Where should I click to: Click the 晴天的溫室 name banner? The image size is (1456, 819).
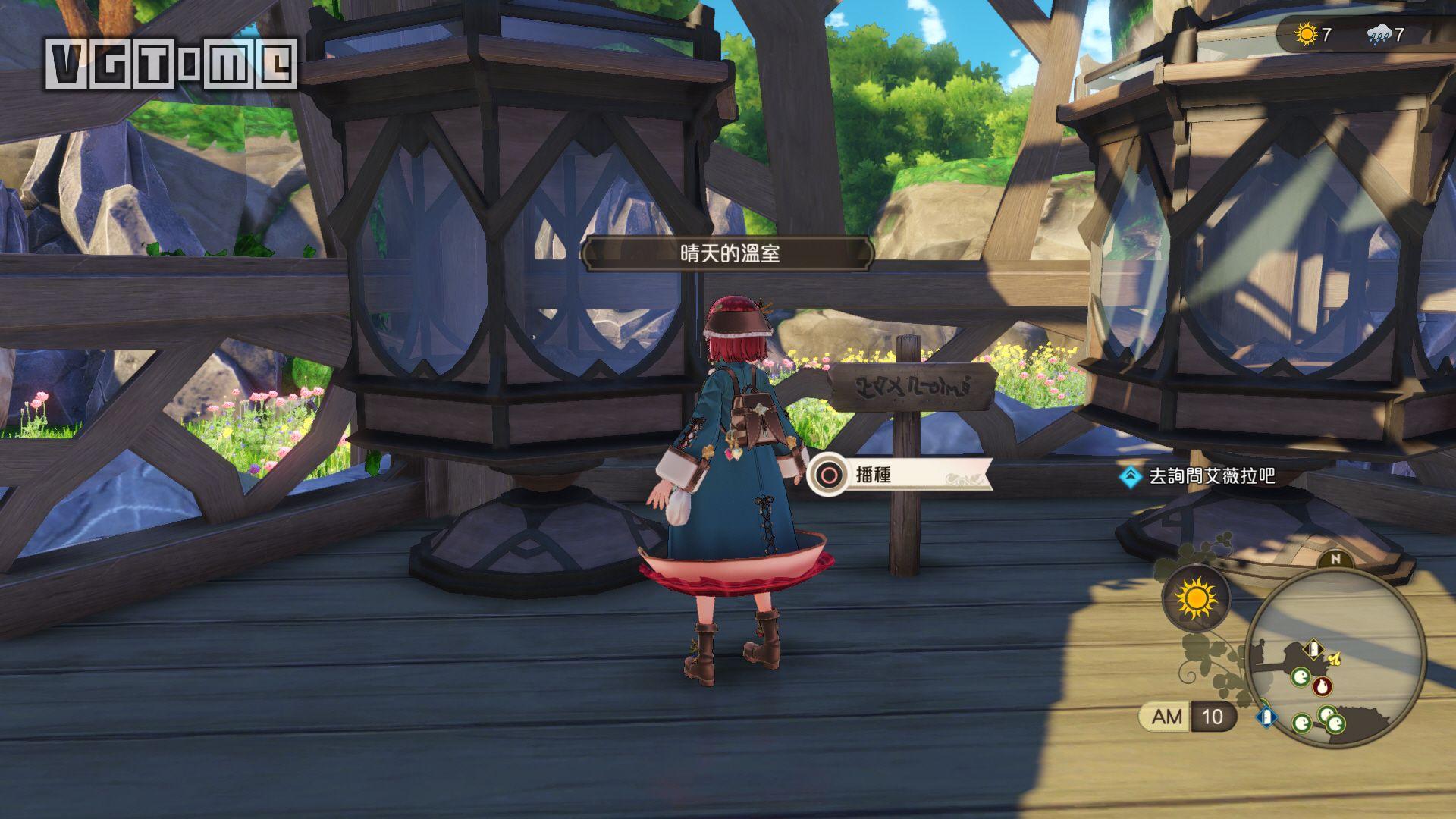click(x=729, y=254)
